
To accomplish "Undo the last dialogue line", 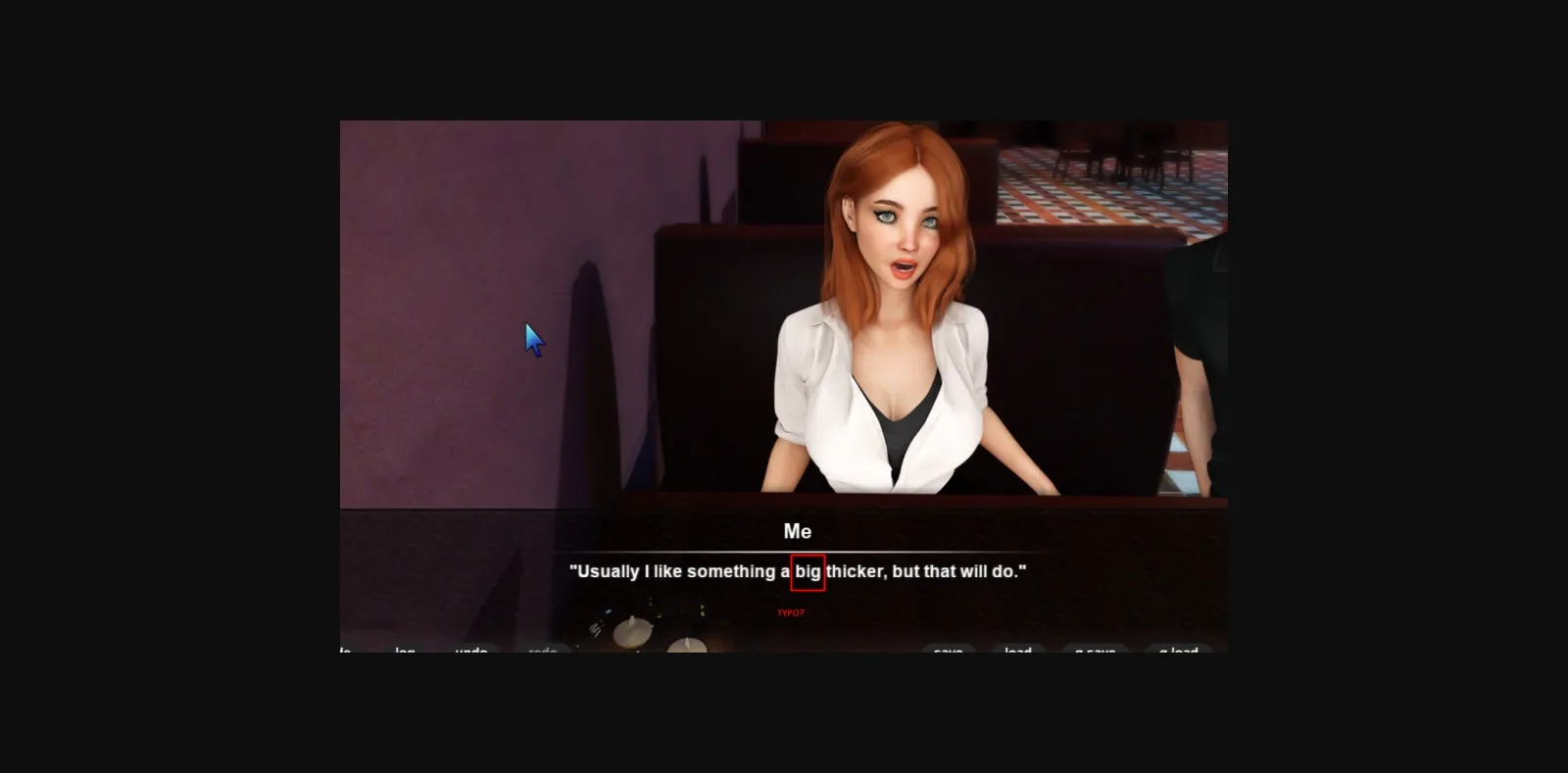I will pyautogui.click(x=470, y=652).
